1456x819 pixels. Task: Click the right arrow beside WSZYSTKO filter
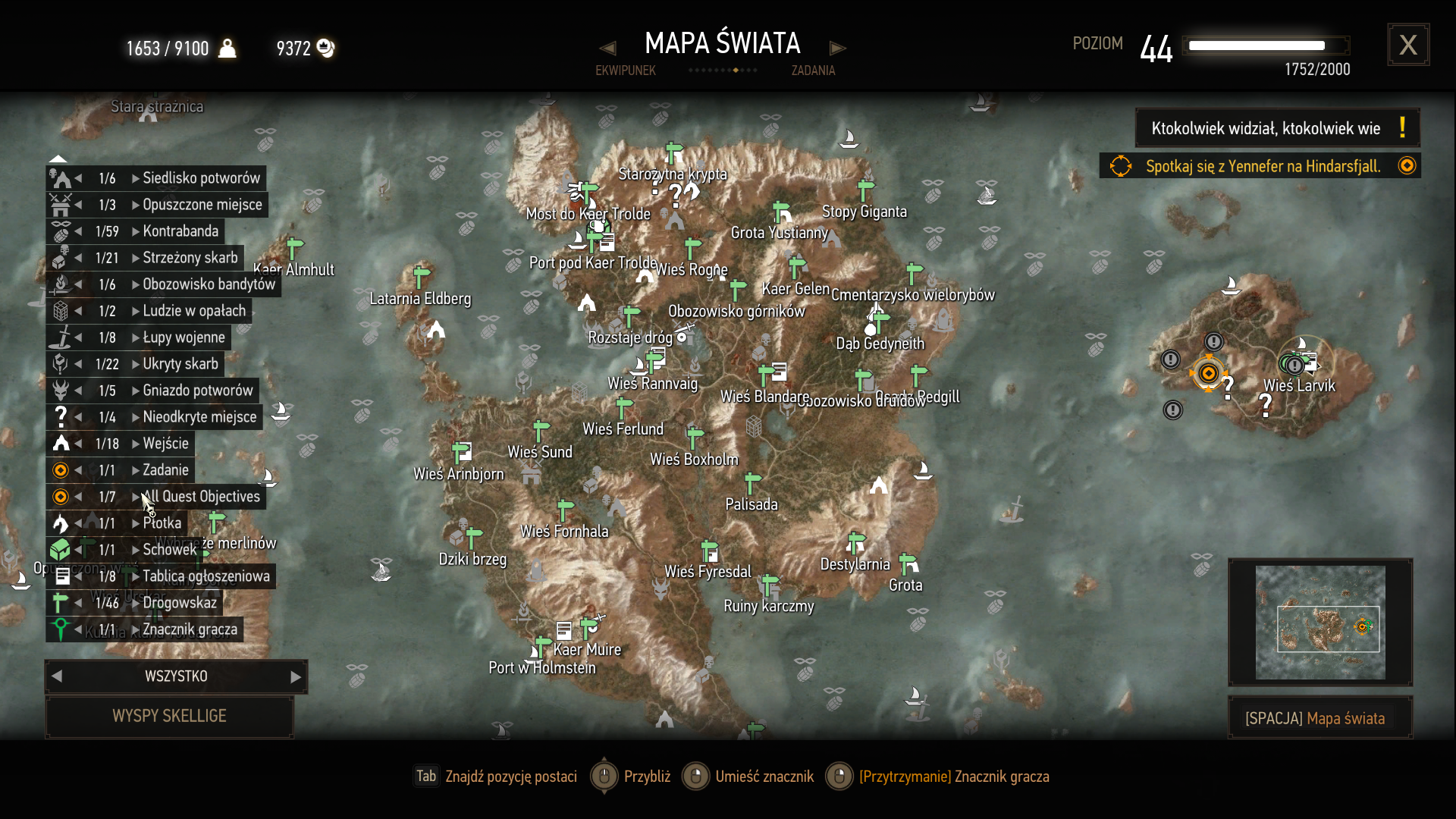pyautogui.click(x=296, y=676)
